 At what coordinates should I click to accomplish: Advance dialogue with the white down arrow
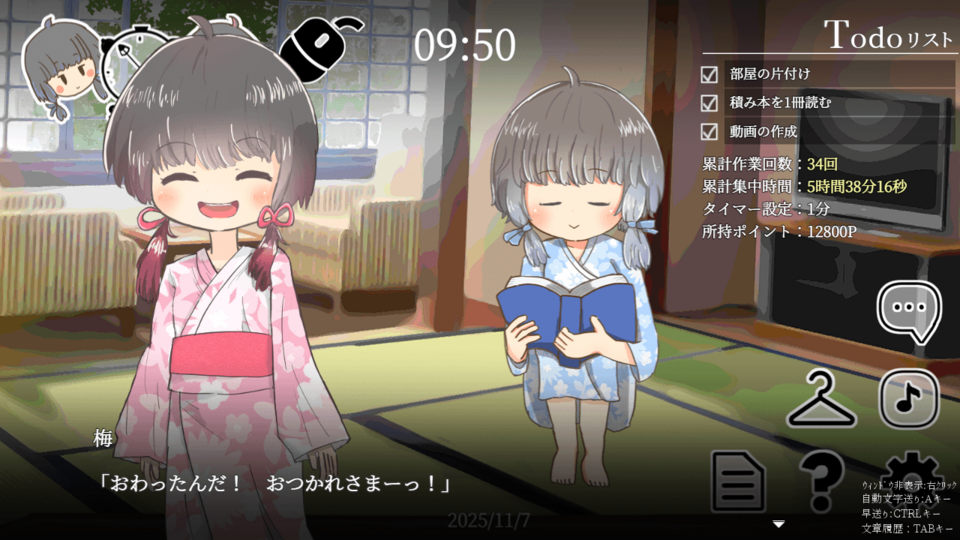point(779,524)
